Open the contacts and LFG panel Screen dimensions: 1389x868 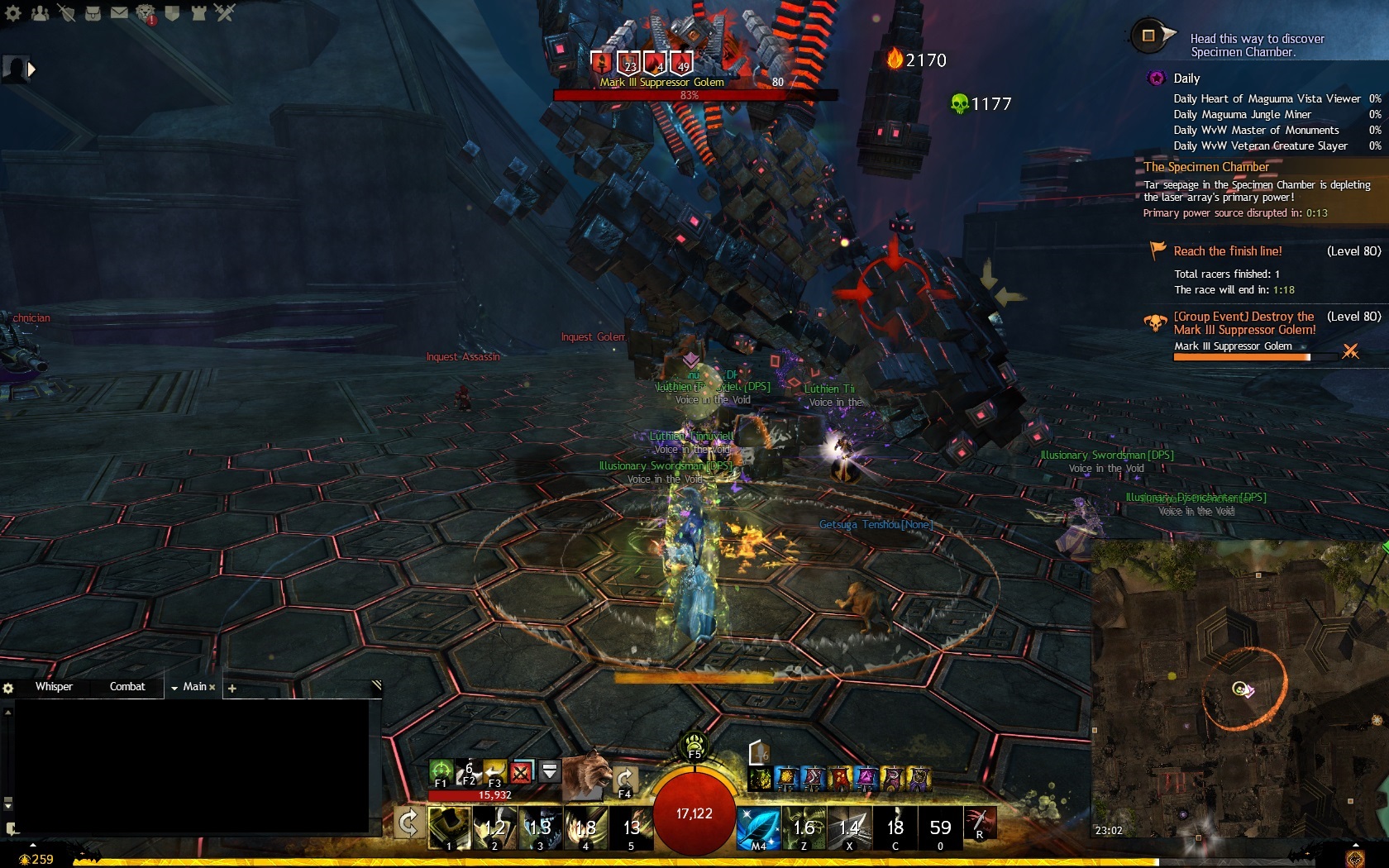40,12
